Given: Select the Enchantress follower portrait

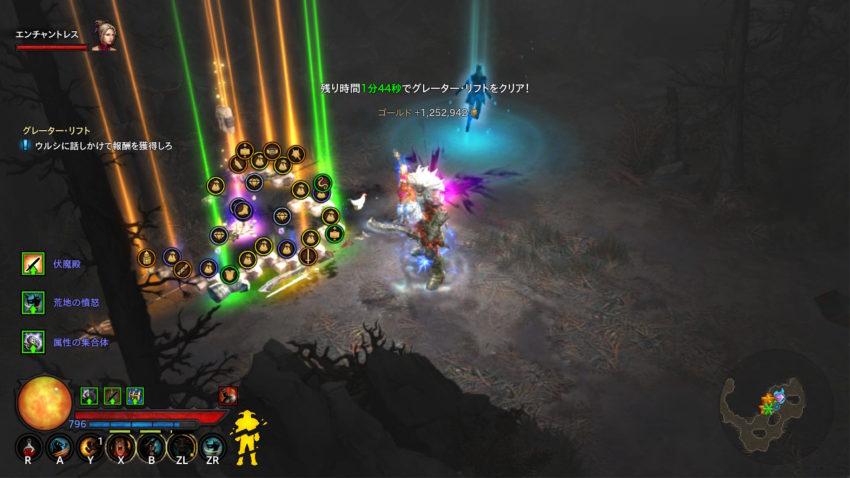Looking at the screenshot, I should point(104,35).
